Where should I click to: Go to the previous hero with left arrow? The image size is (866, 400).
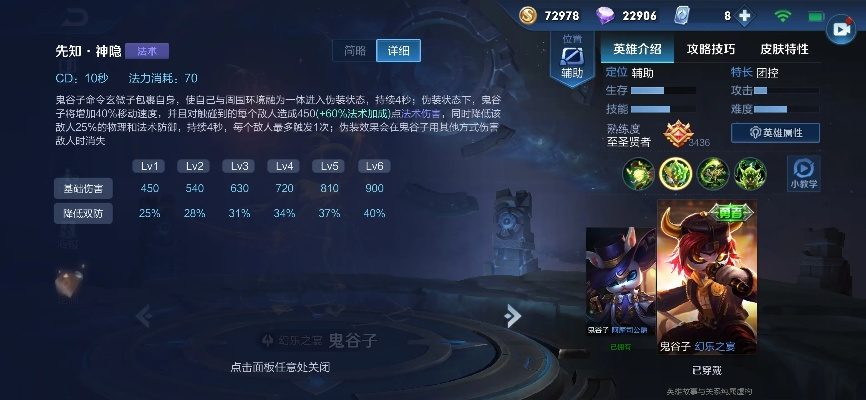143,316
